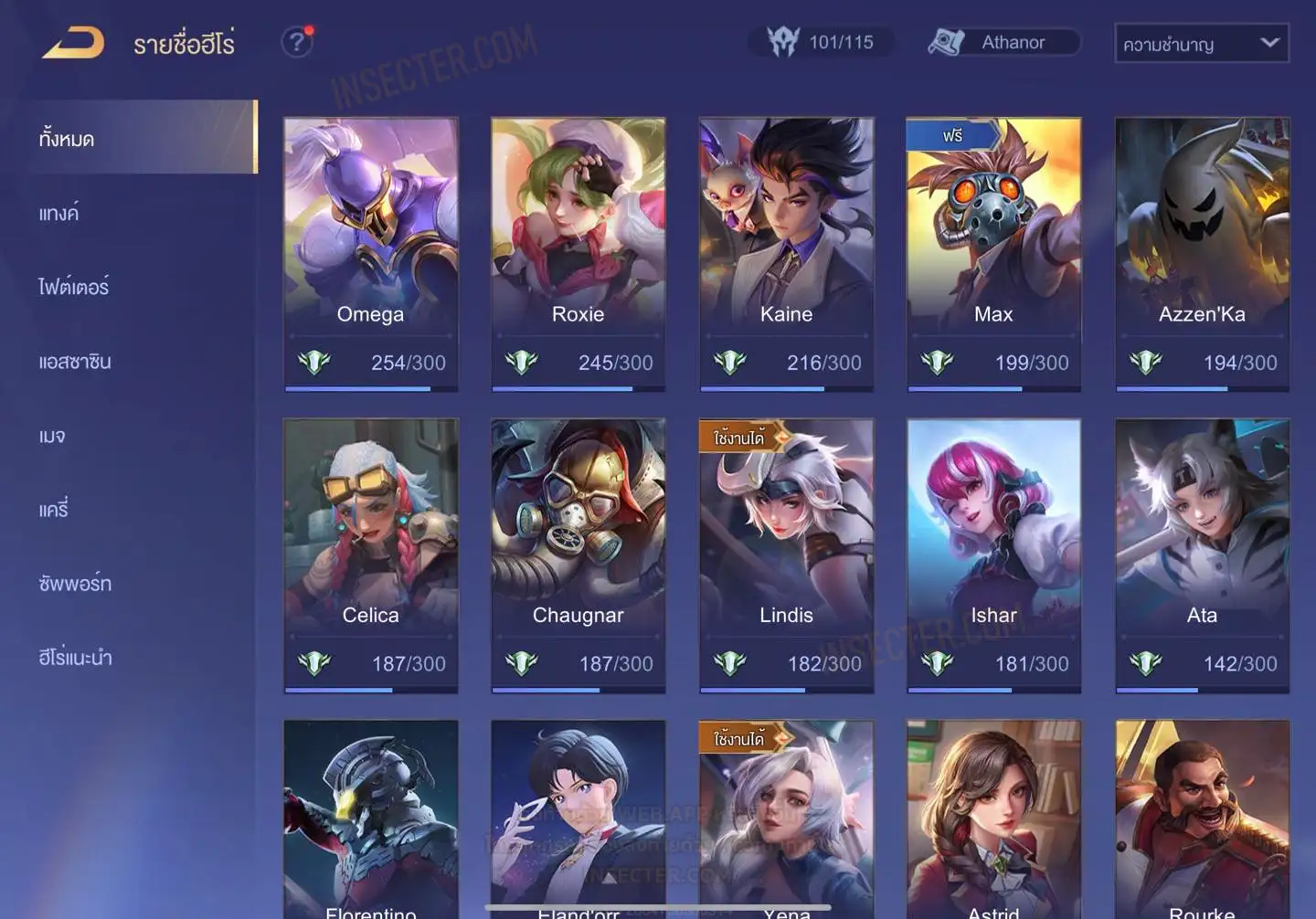Show the เมจ hero category
The width and height of the screenshot is (1316, 919).
click(52, 436)
